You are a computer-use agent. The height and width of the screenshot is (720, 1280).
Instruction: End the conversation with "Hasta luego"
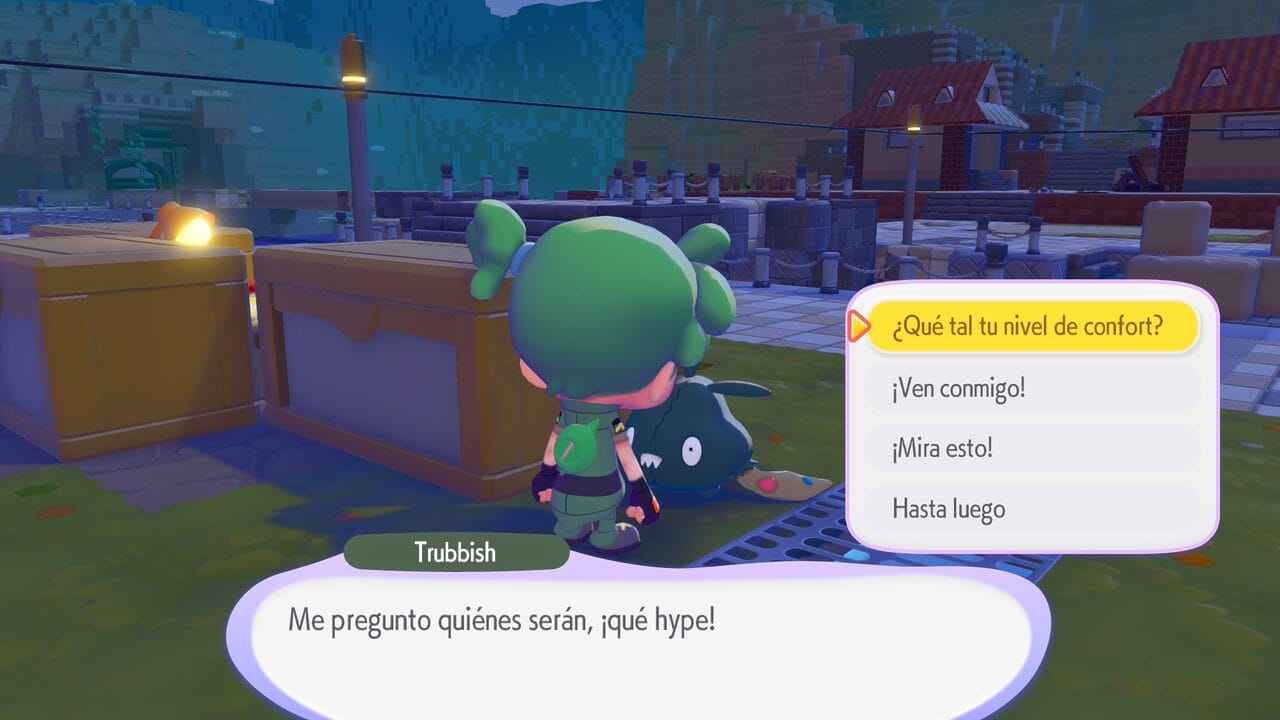(x=1031, y=509)
